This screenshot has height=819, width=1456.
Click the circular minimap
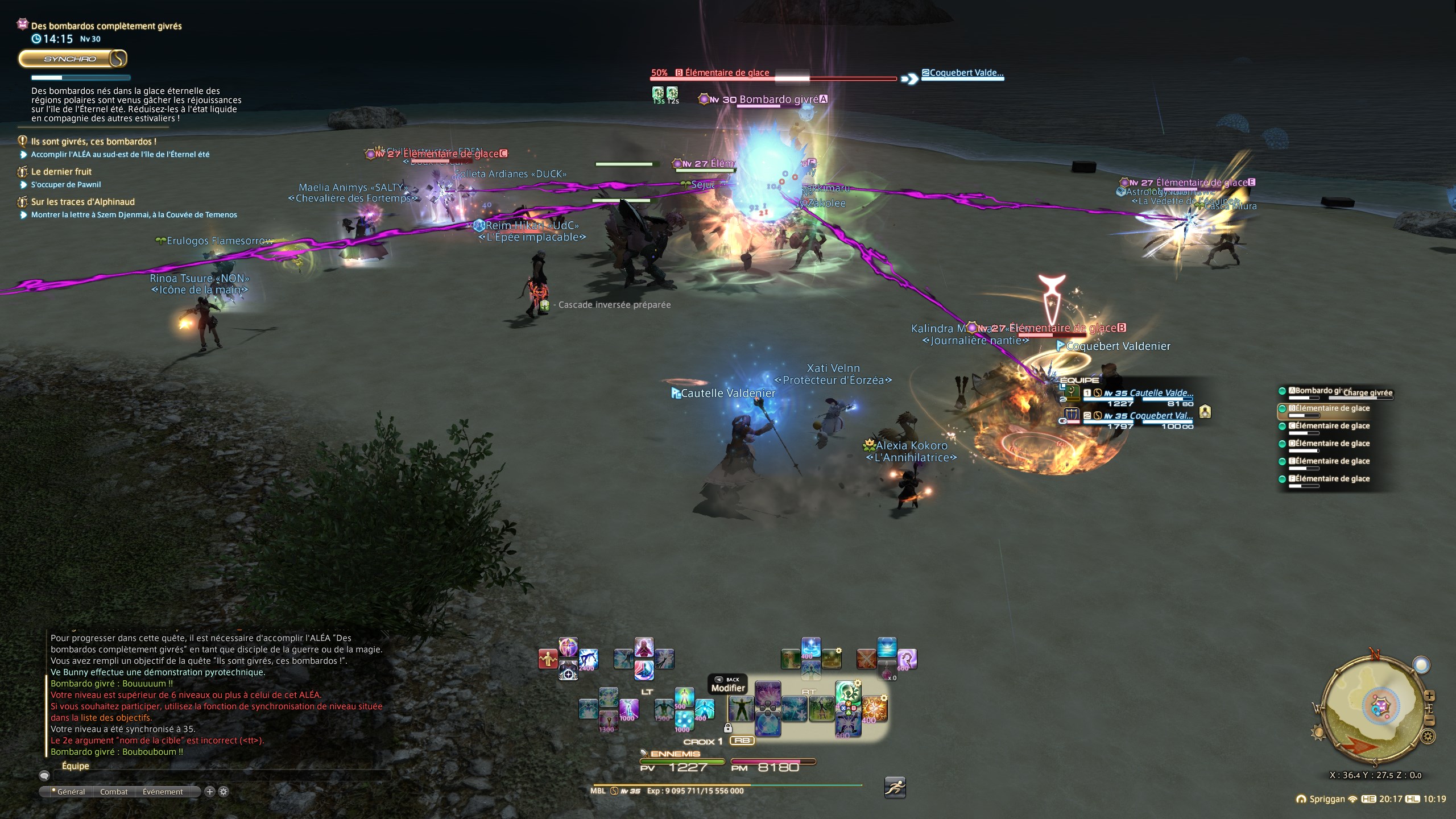(1374, 711)
